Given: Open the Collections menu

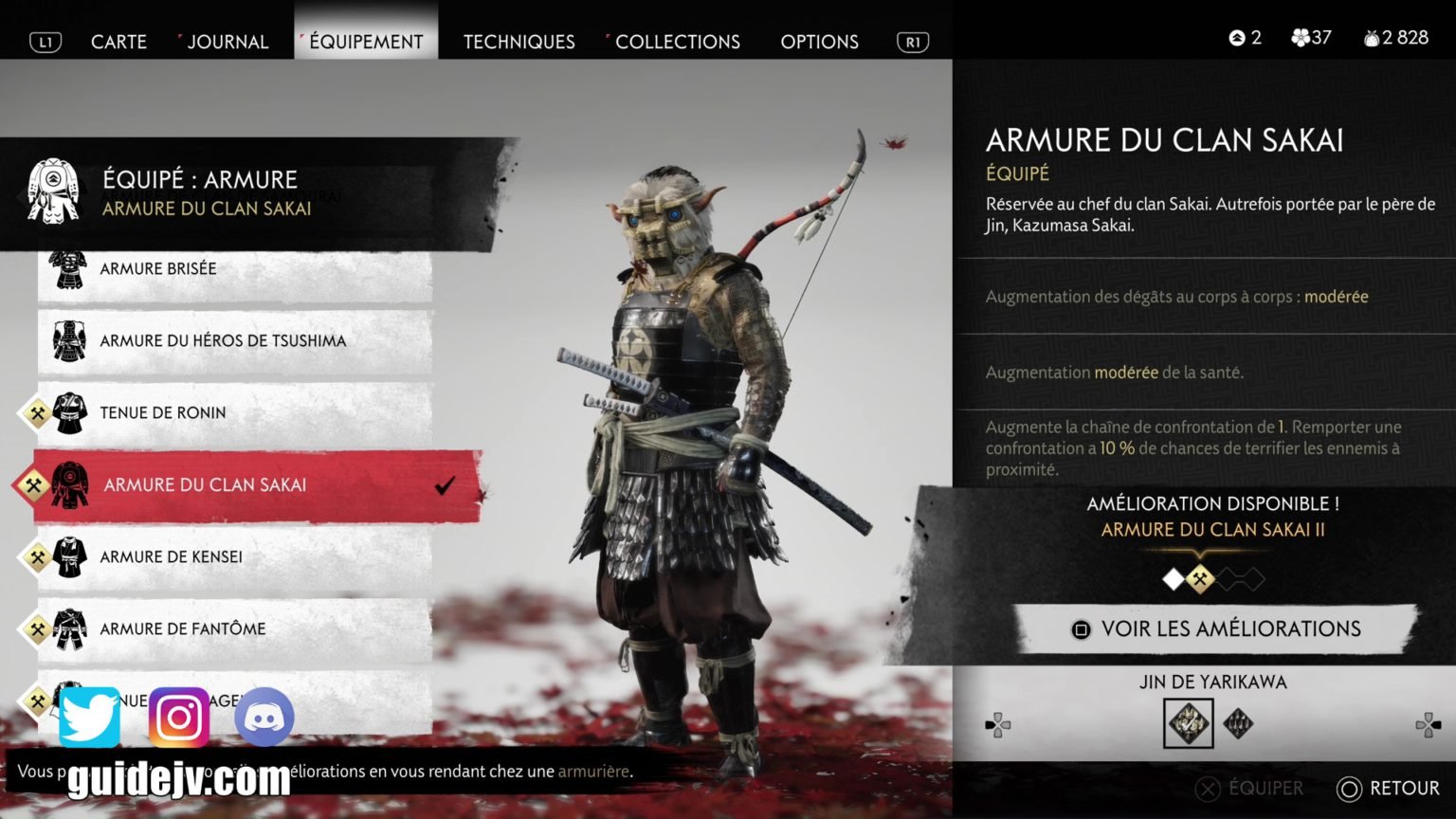Looking at the screenshot, I should tap(677, 42).
